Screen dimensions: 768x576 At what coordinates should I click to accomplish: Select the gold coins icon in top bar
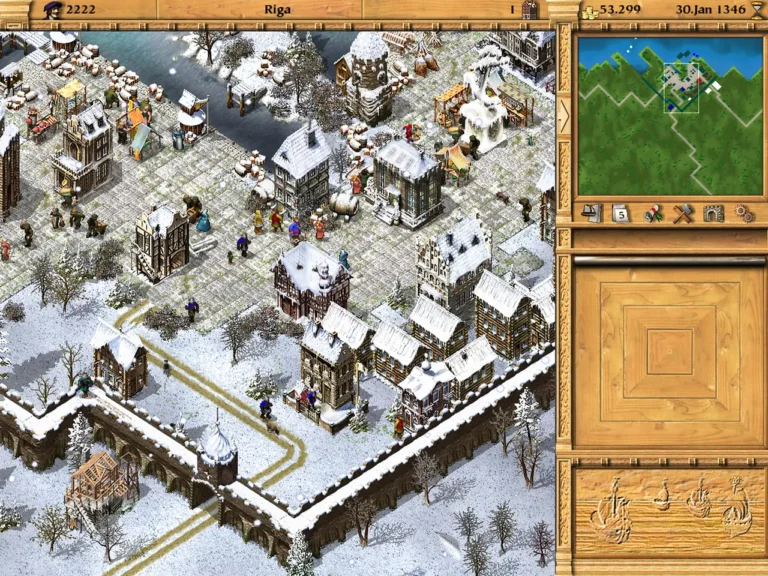589,10
